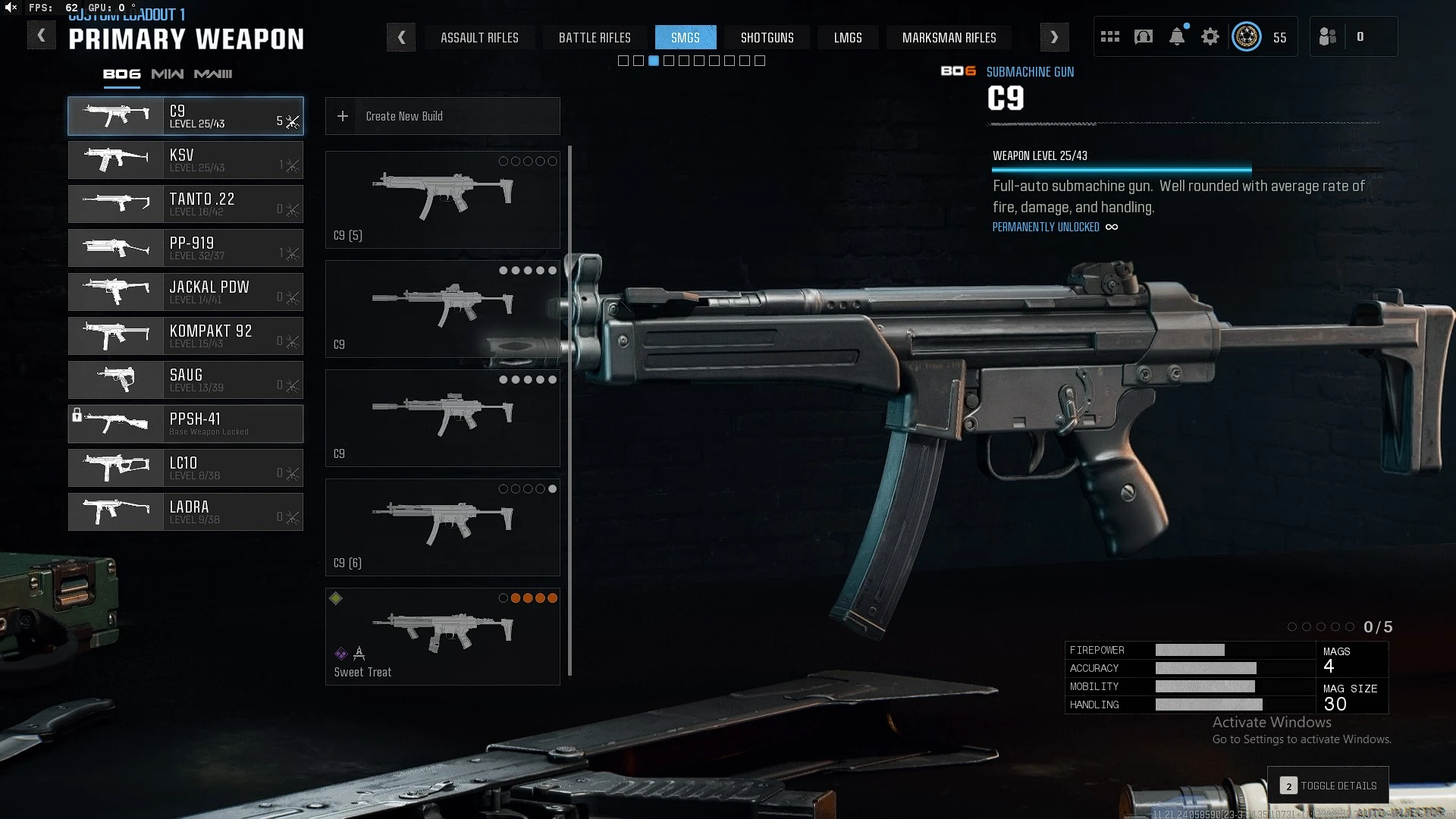Open the notifications bell
Image resolution: width=1456 pixels, height=819 pixels.
pyautogui.click(x=1177, y=36)
